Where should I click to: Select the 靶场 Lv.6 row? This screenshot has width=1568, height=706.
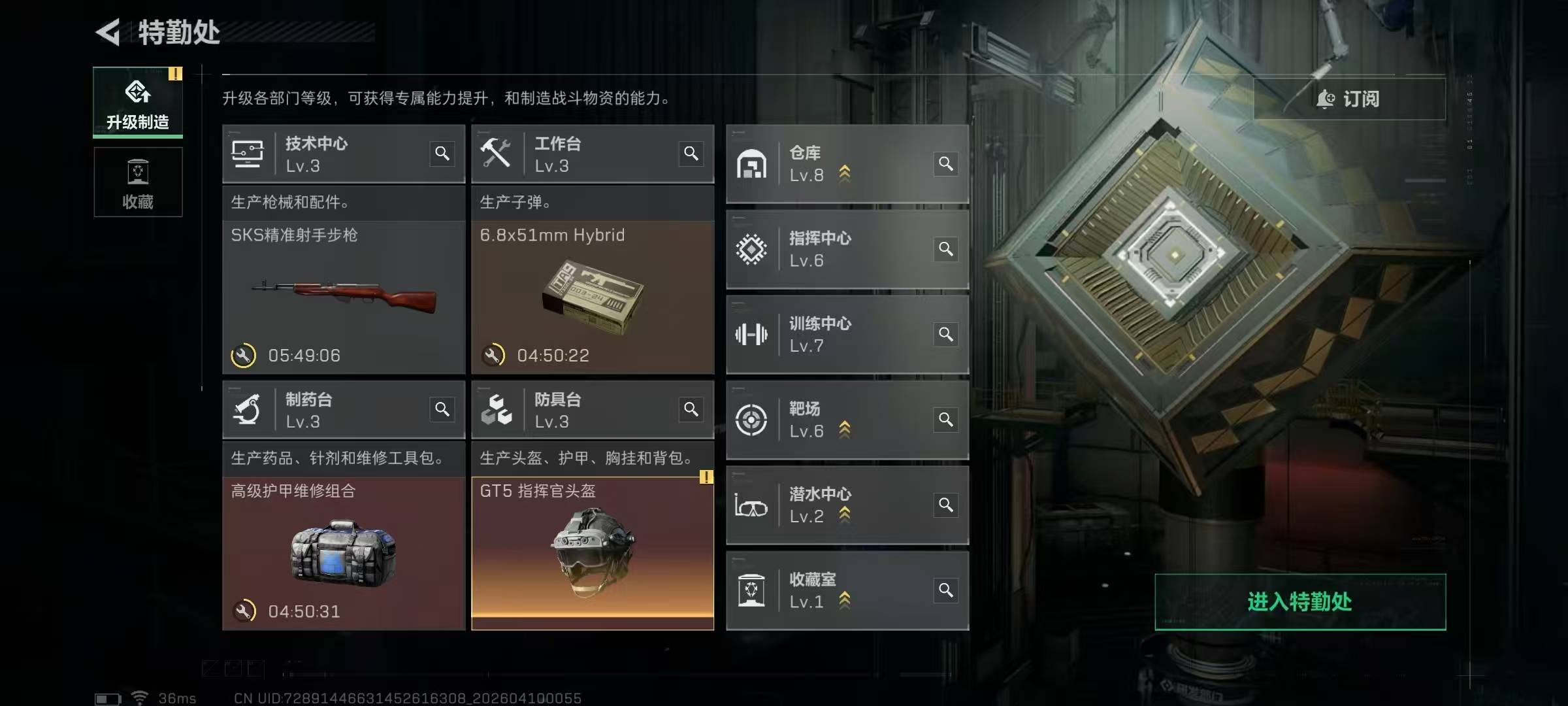(847, 420)
